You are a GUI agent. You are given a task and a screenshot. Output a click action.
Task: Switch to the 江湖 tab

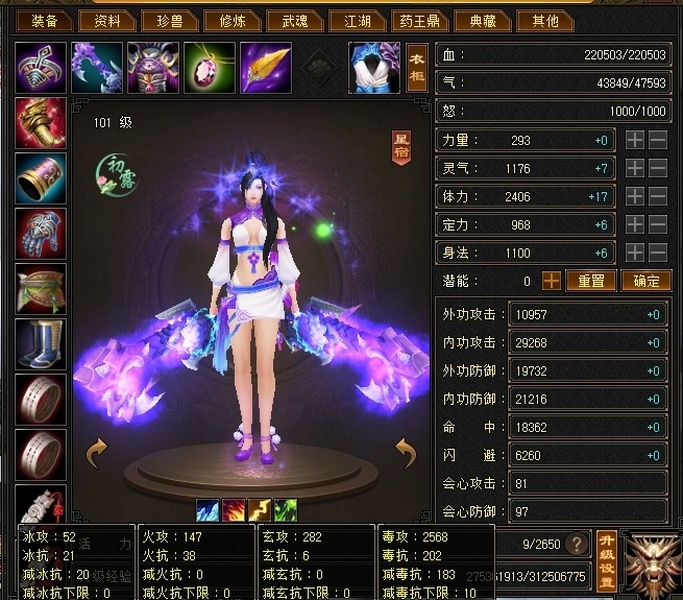pos(357,20)
